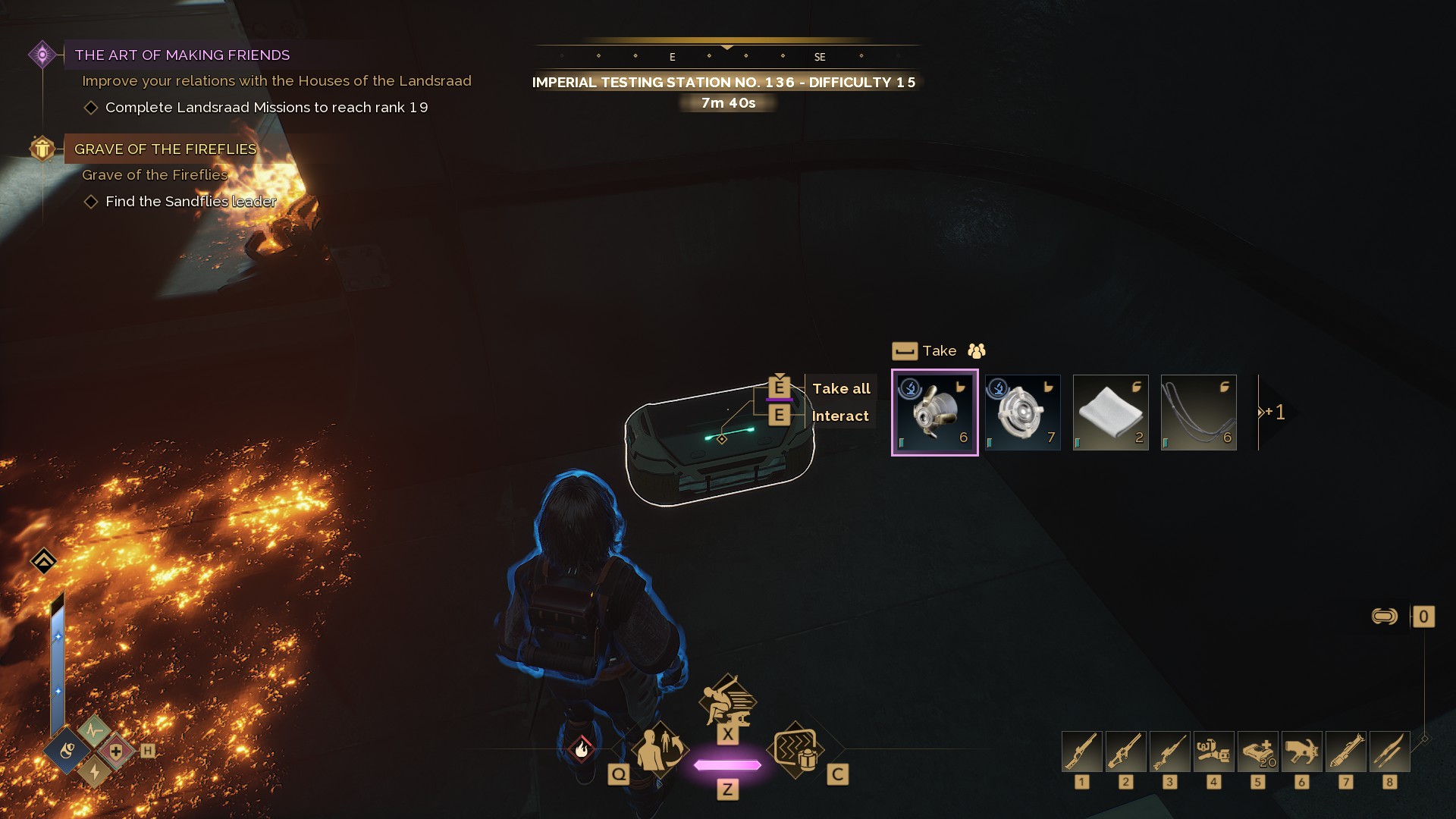Pick the round metal disc loot item
Image resolution: width=1456 pixels, height=819 pixels.
(1022, 413)
